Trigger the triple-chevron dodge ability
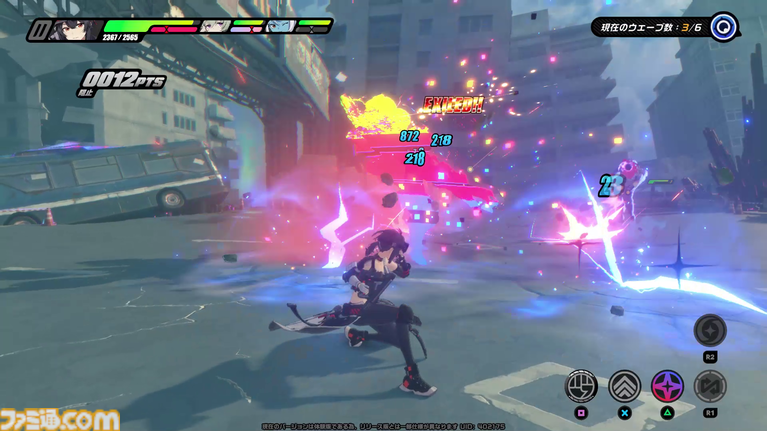Viewport: 767px width, 431px height. point(625,385)
